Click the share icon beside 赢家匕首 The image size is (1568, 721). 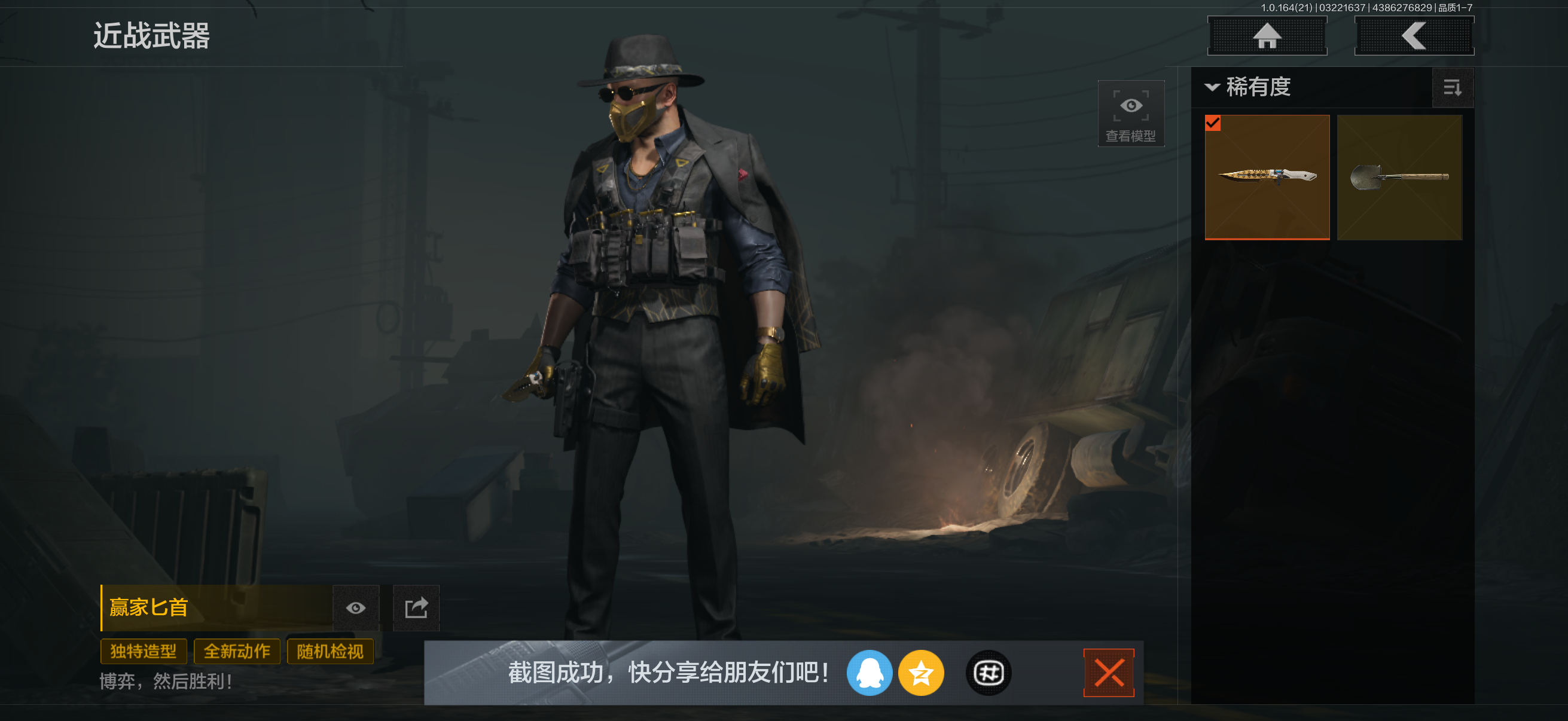pyautogui.click(x=417, y=608)
